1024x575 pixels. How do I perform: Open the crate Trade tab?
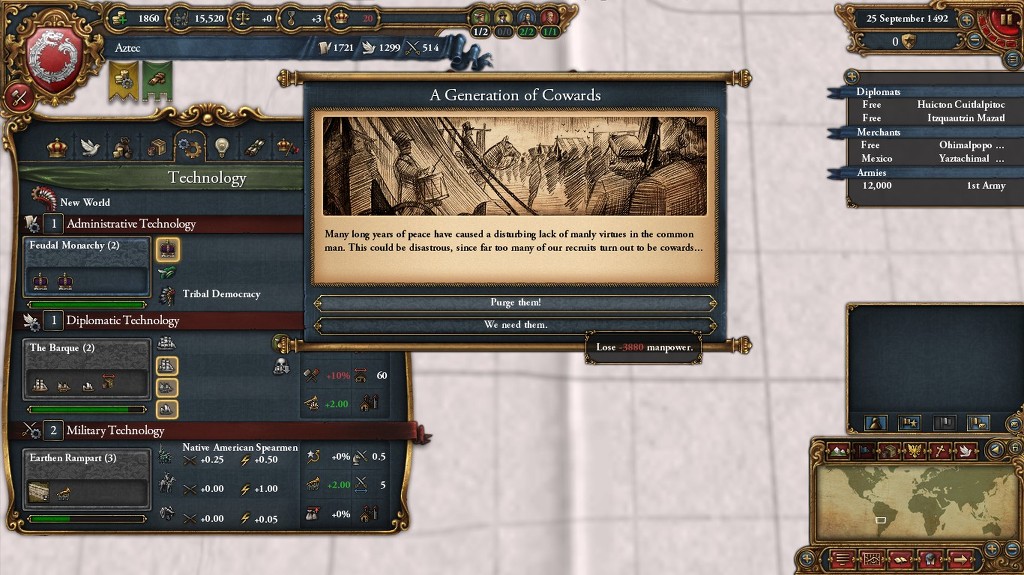tap(156, 148)
